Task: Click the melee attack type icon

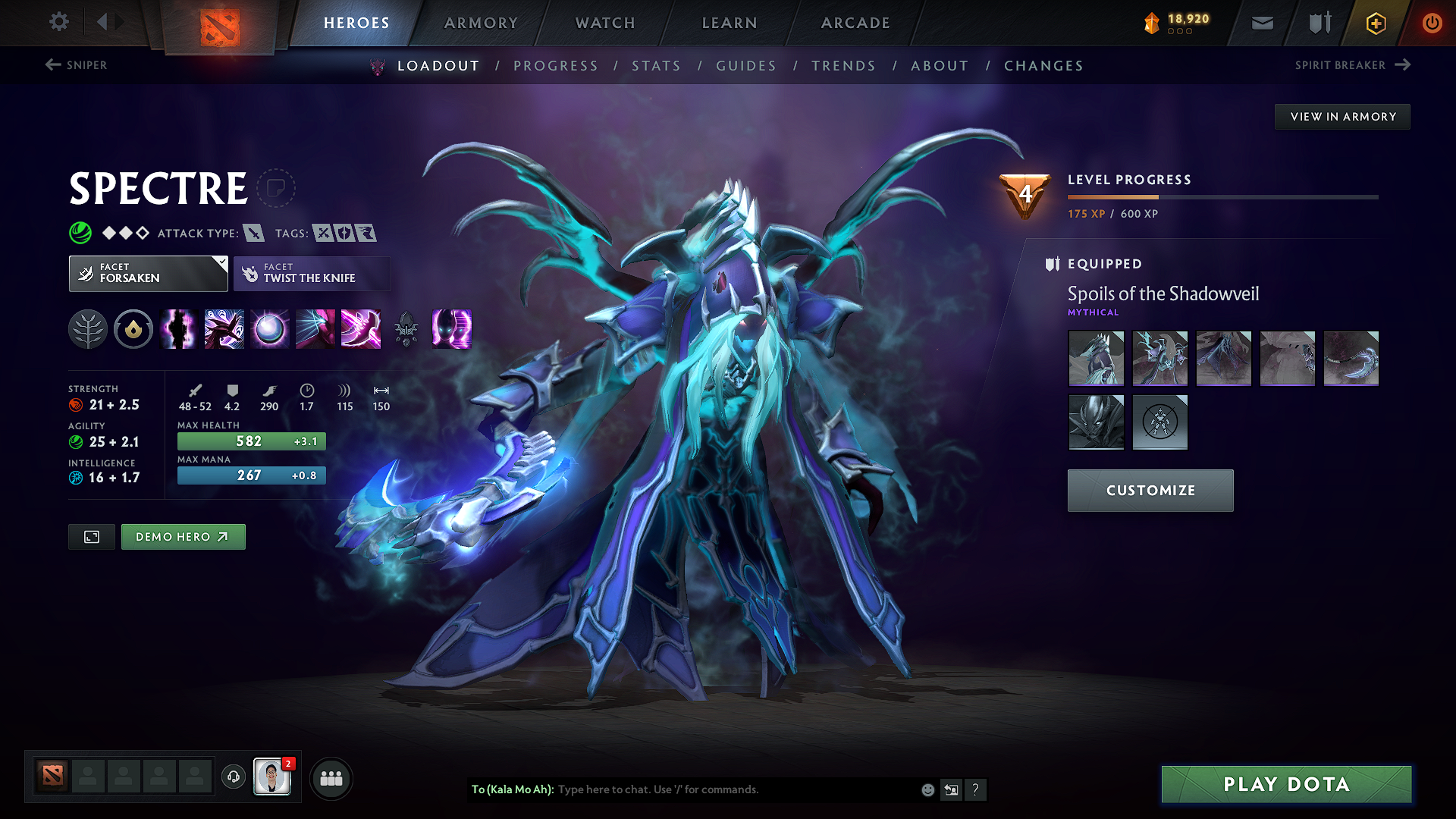Action: (255, 233)
